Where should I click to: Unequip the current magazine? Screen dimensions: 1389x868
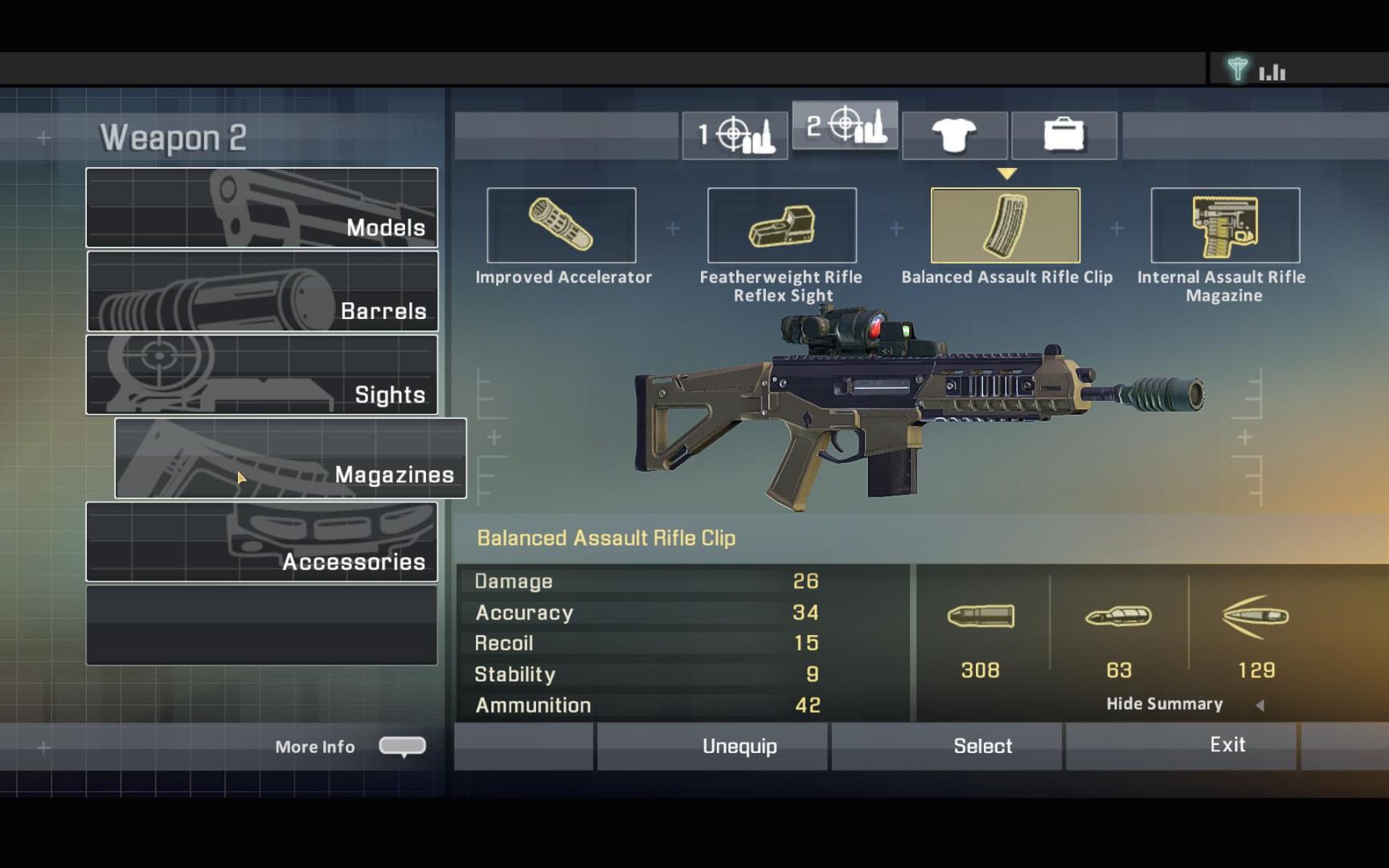pos(740,746)
